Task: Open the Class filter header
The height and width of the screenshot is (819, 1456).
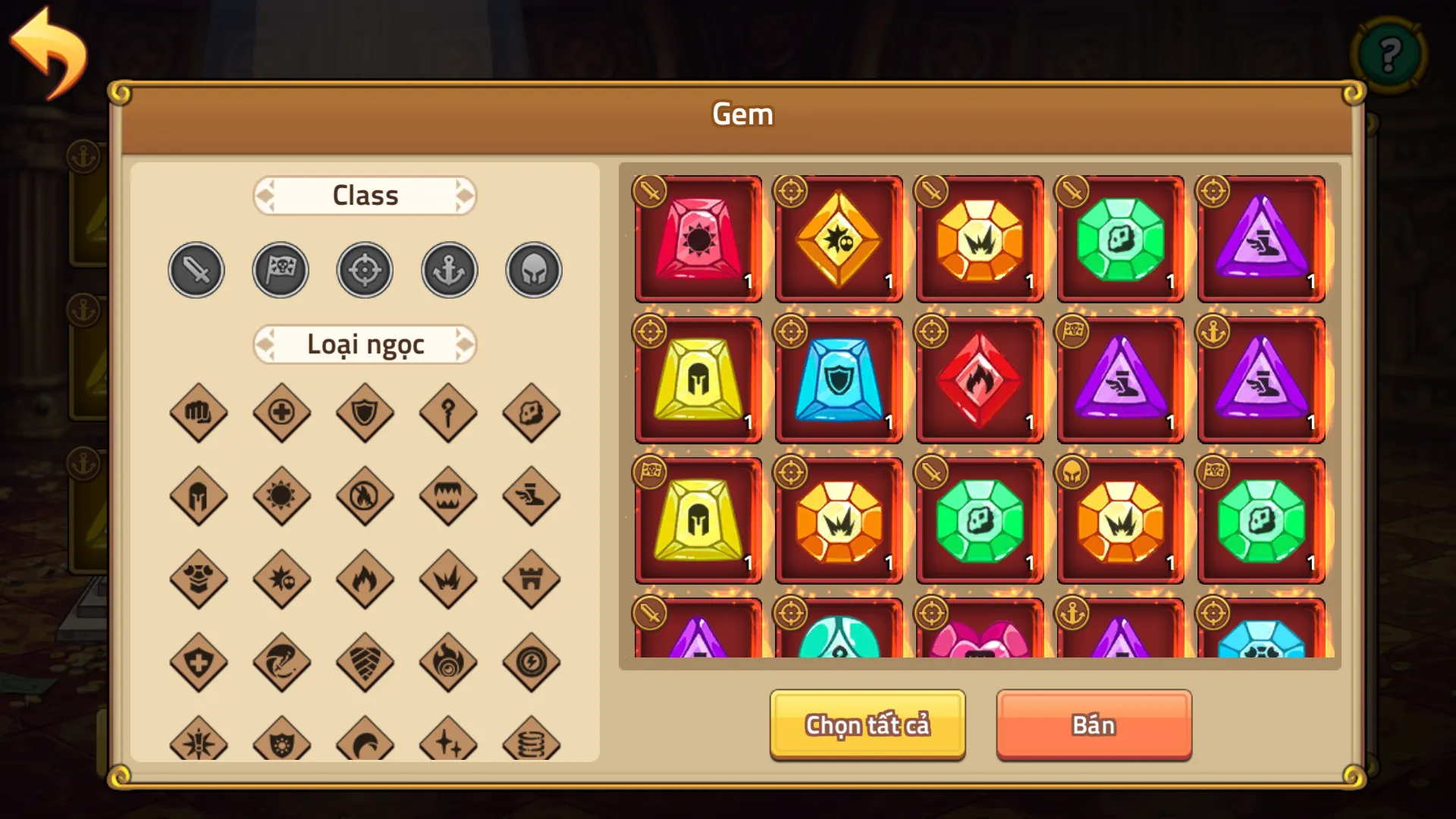Action: (365, 196)
